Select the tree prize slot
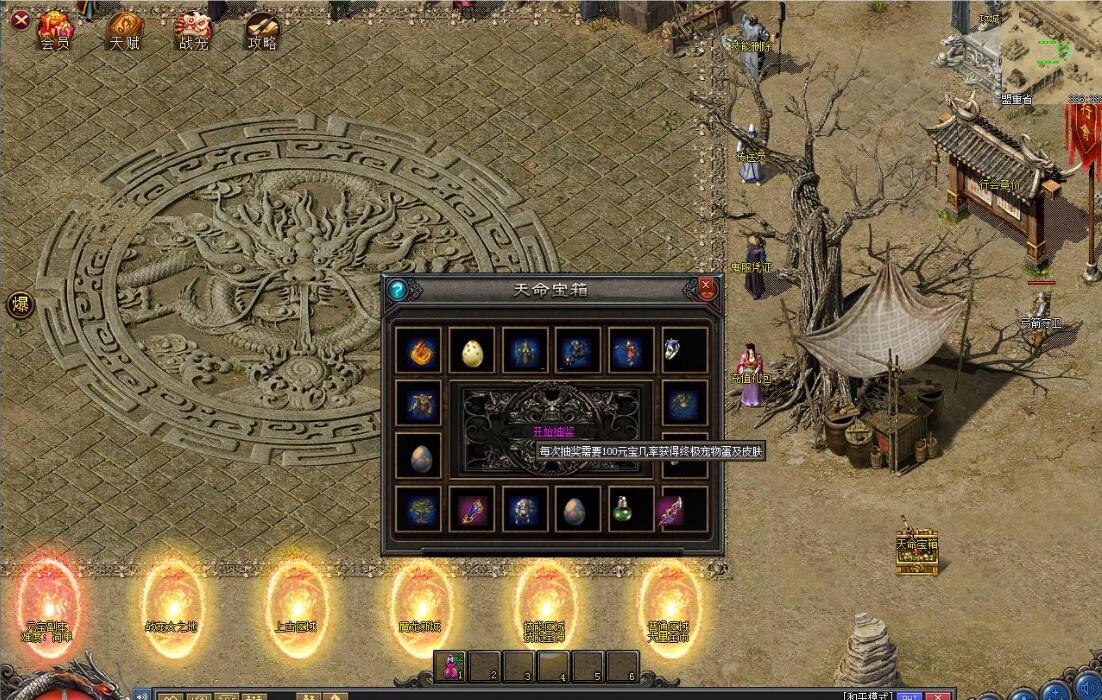Viewport: 1102px width, 700px height. pos(418,509)
